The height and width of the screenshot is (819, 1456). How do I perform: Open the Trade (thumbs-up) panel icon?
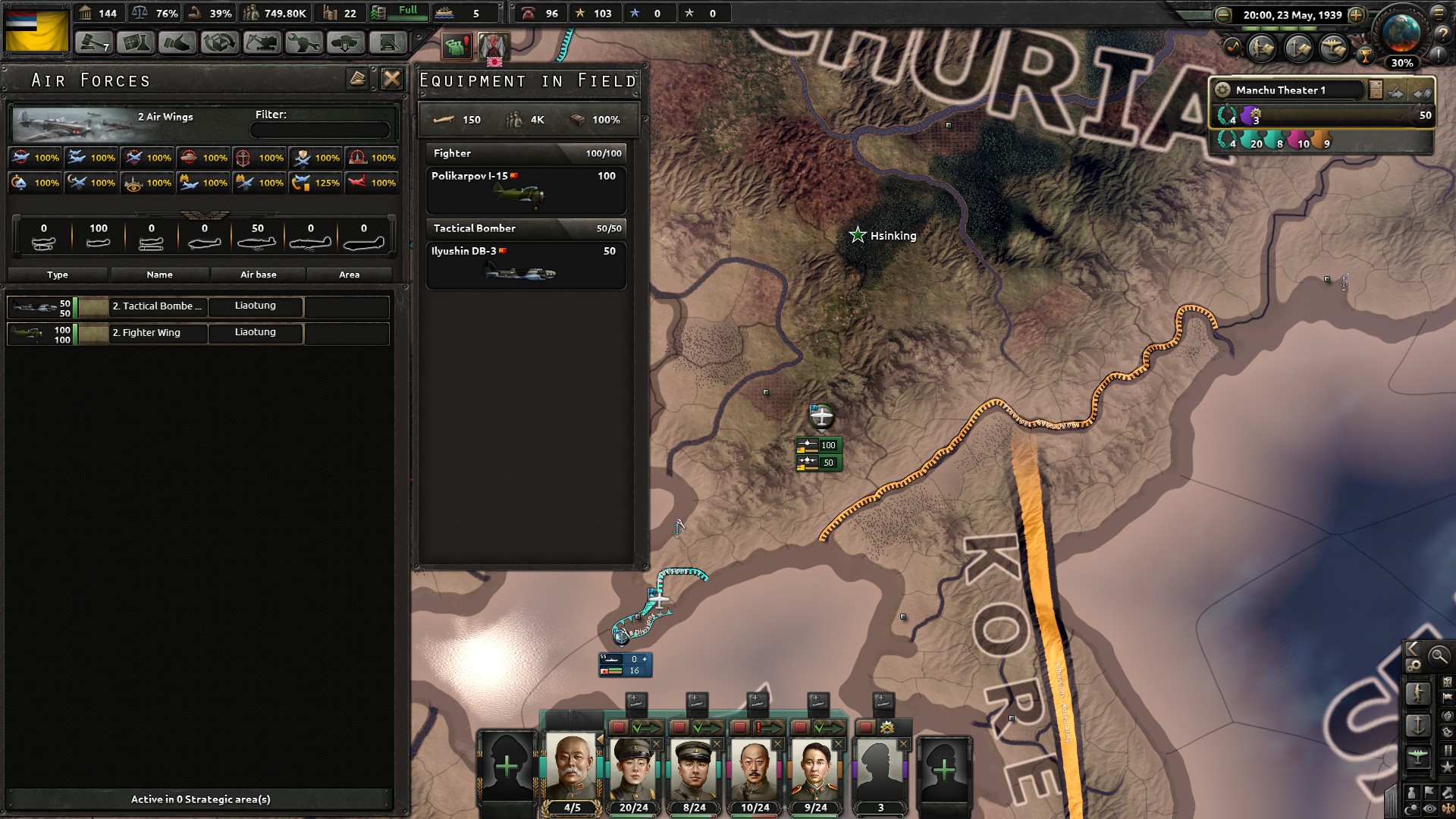click(179, 43)
